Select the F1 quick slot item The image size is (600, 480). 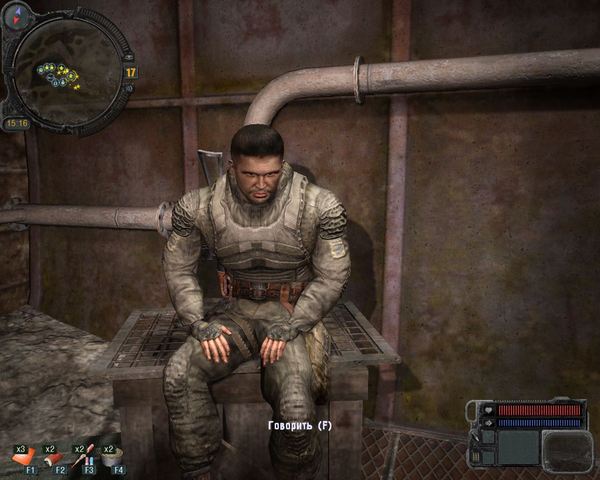(x=24, y=459)
